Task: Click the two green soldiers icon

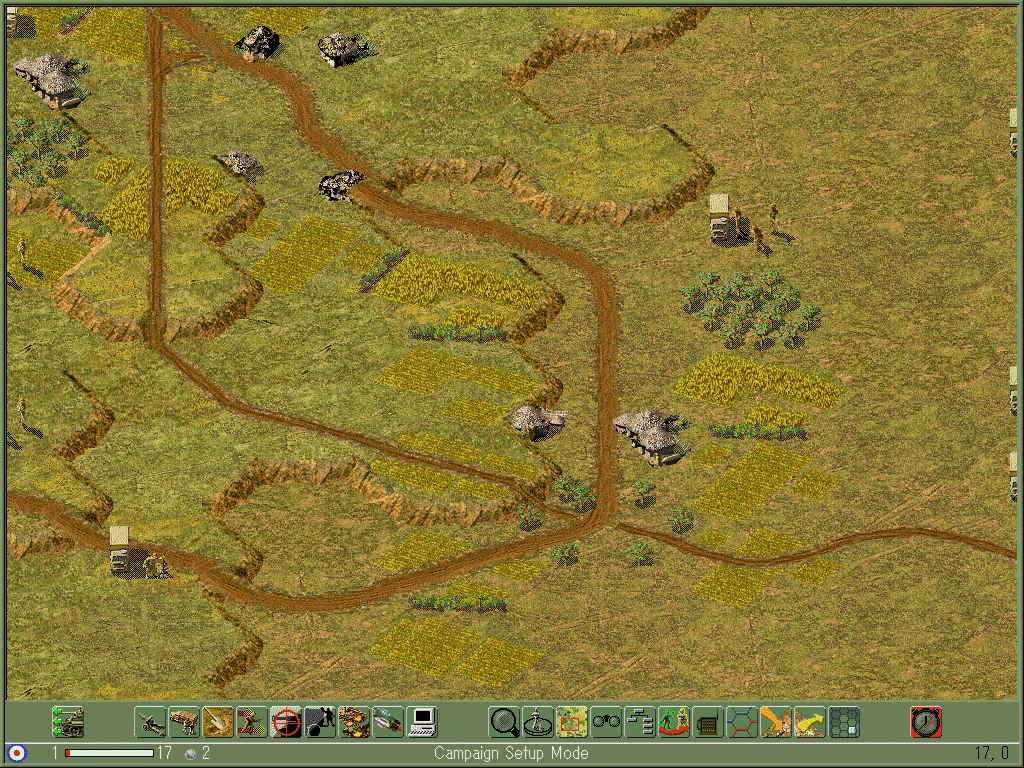Action: pos(674,721)
